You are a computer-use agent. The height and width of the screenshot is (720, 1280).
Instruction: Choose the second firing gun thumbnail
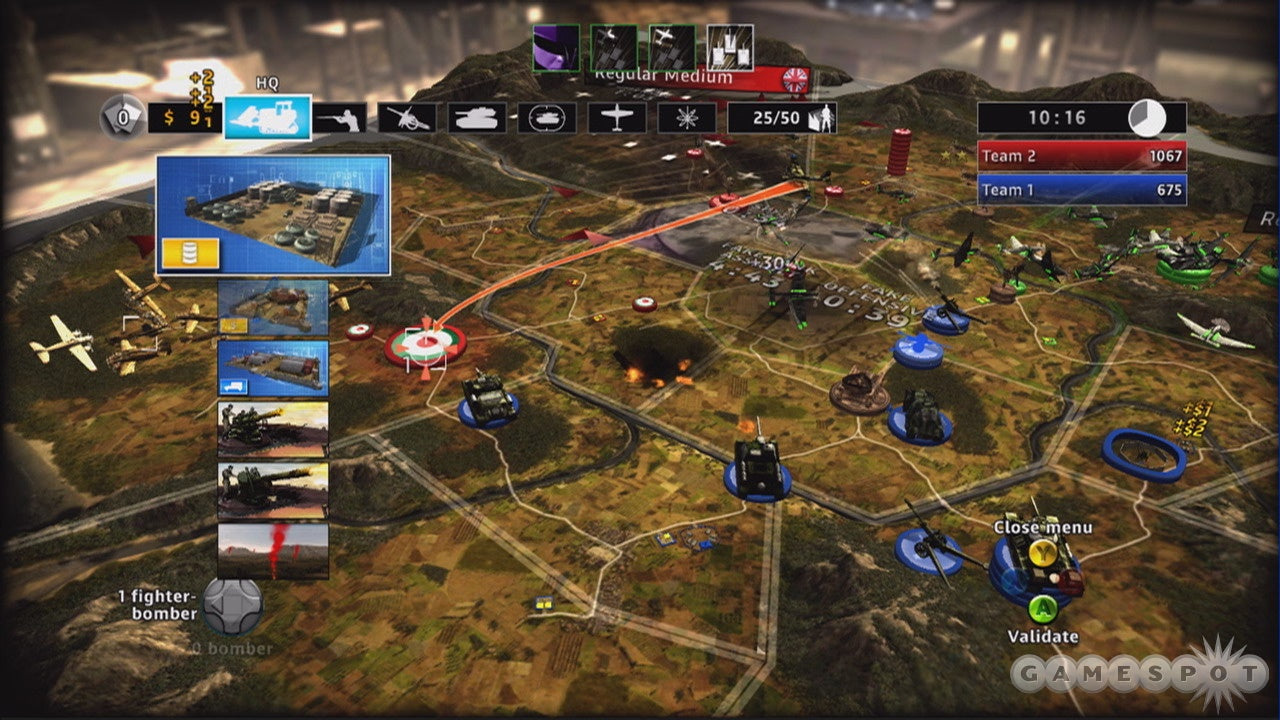pyautogui.click(x=273, y=490)
